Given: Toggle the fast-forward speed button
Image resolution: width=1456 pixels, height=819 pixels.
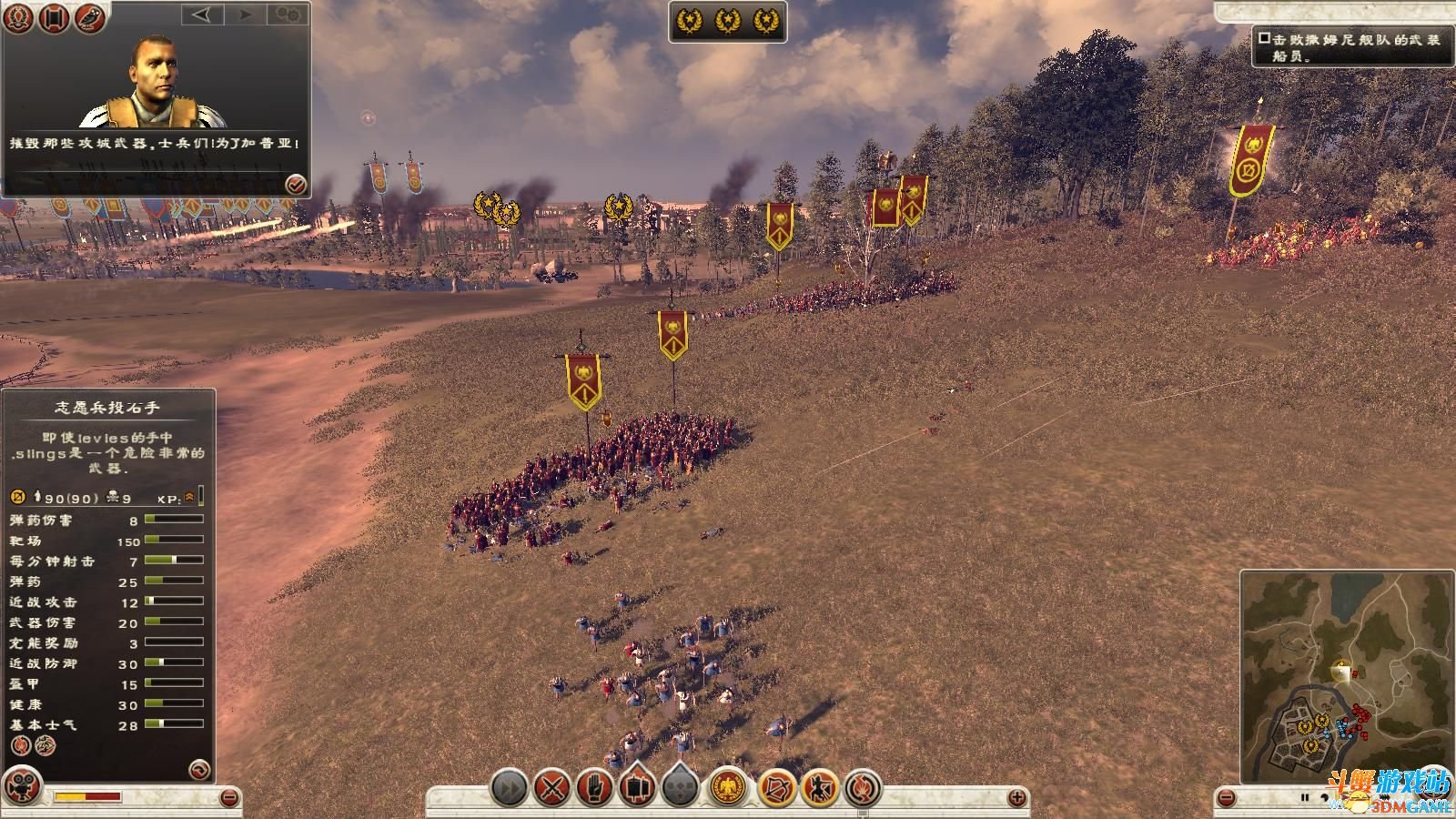Looking at the screenshot, I should pyautogui.click(x=510, y=787).
